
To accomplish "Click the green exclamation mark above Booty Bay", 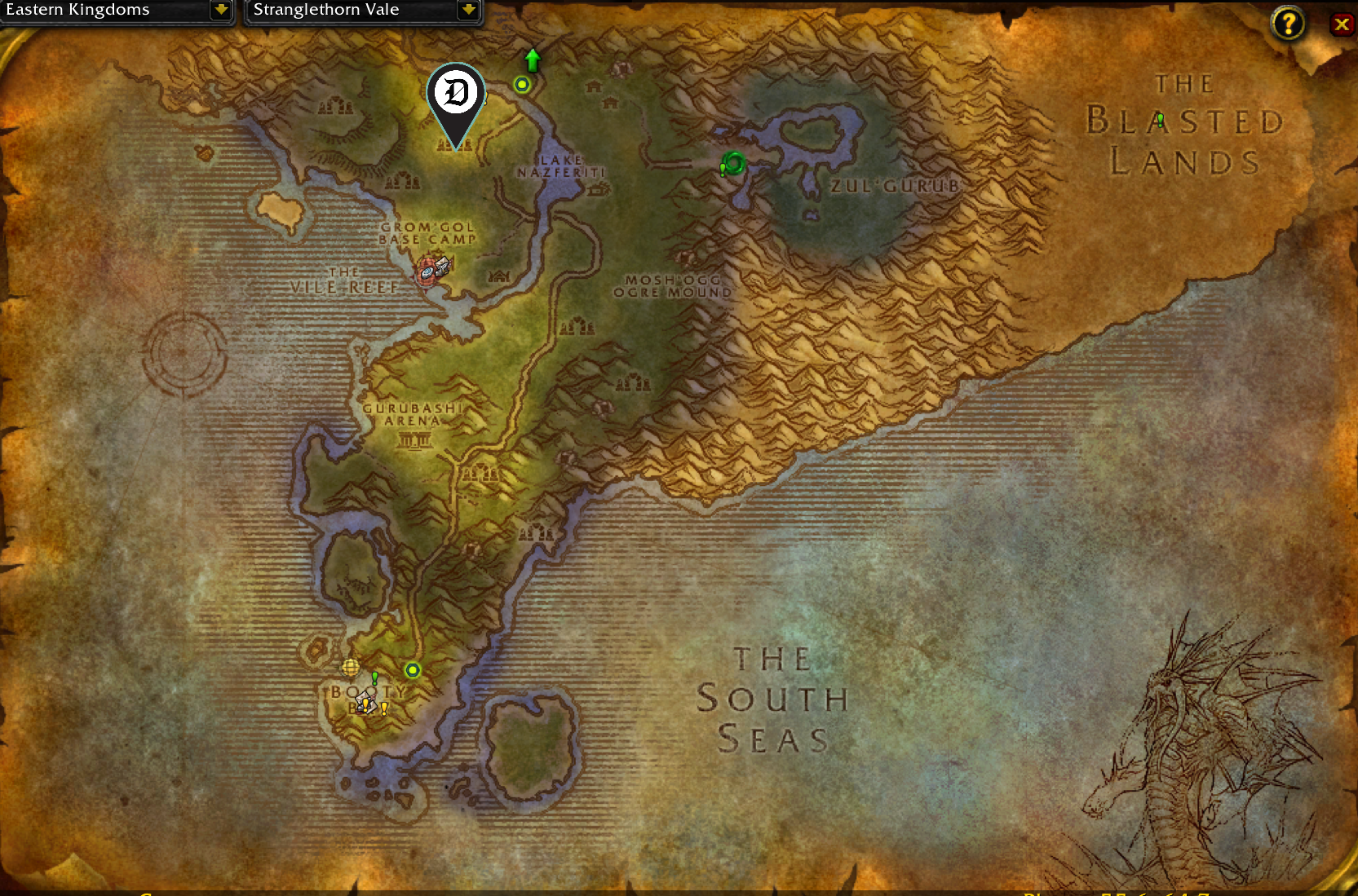I will 375,678.
